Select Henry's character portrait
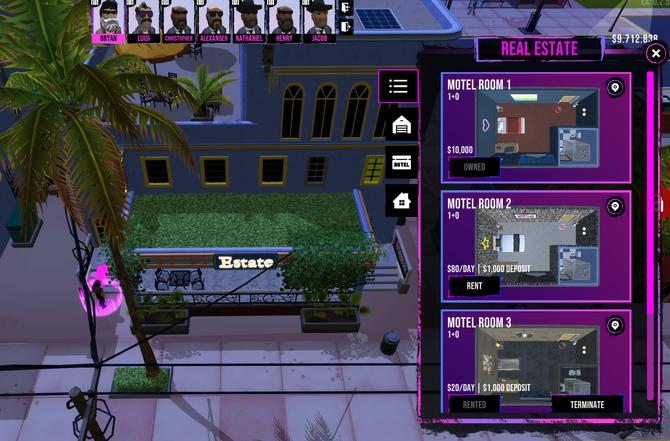Image resolution: width=670 pixels, height=441 pixels. (284, 20)
